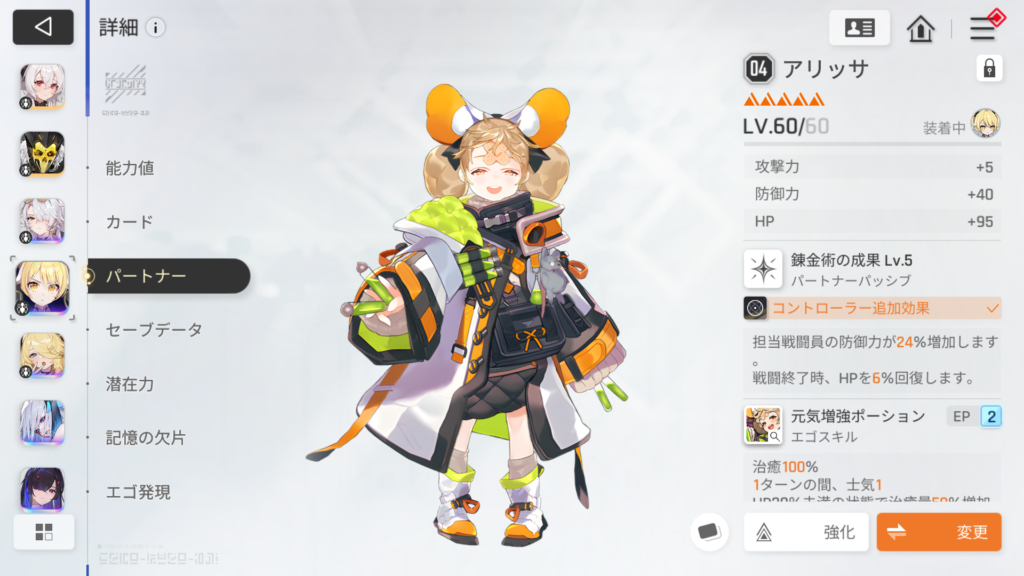The height and width of the screenshot is (576, 1024).
Task: Open the セーブデータ section
Action: 153,330
